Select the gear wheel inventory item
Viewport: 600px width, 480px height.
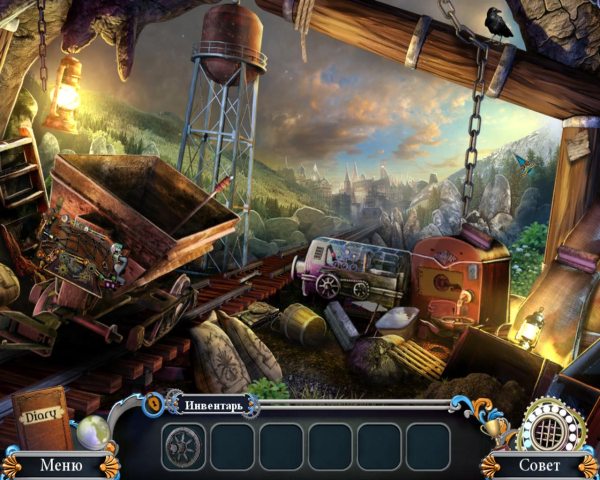tap(184, 446)
